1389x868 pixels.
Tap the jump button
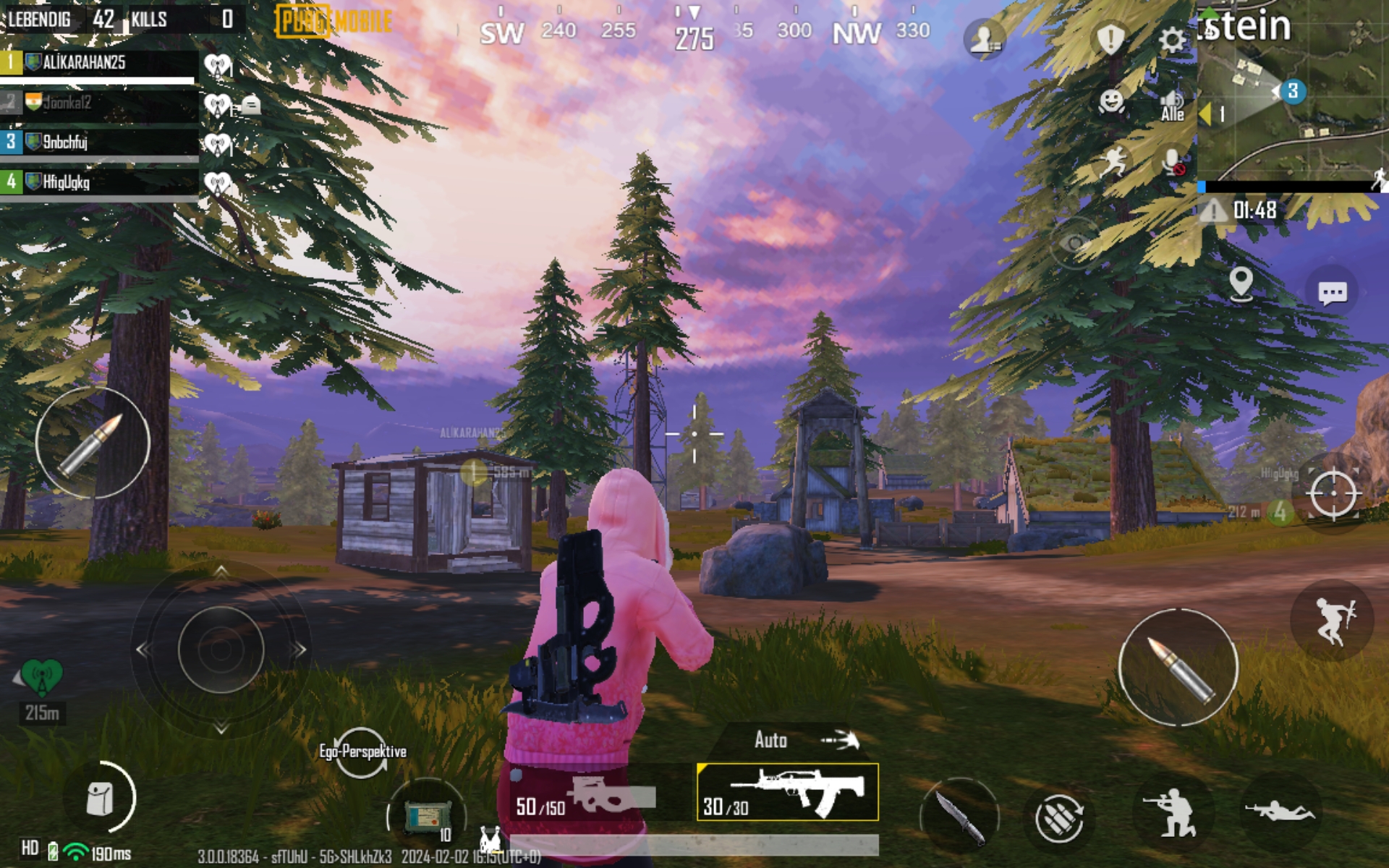(x=1332, y=620)
